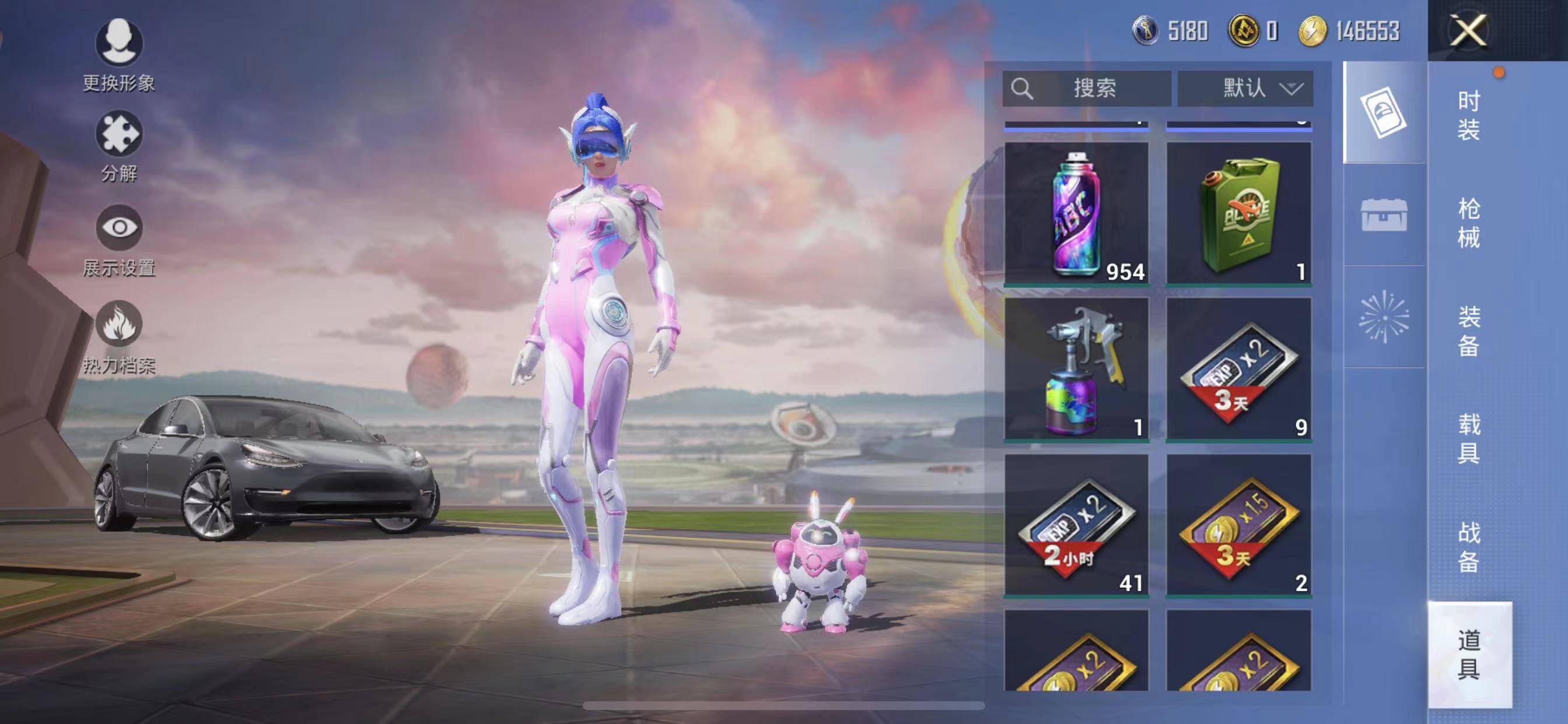This screenshot has width=1568, height=724.
Task: Switch to the 时装 outfits tab
Action: coord(1469,115)
